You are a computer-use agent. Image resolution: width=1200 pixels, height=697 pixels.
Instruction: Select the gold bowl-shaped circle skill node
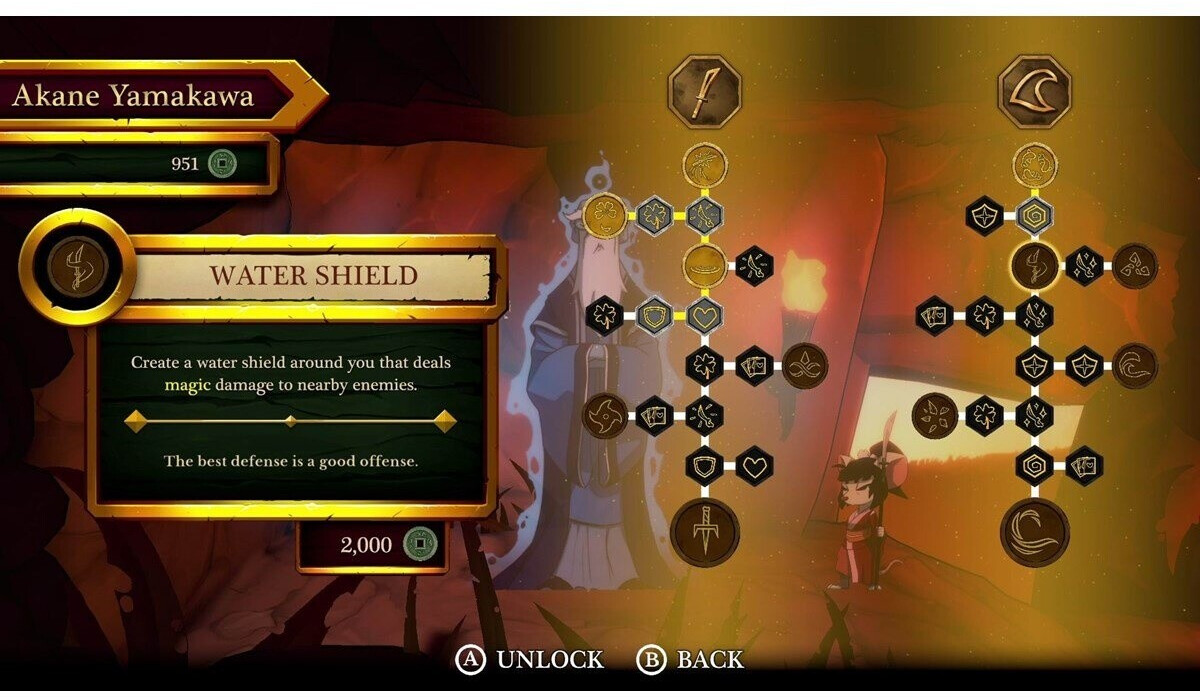coord(704,265)
